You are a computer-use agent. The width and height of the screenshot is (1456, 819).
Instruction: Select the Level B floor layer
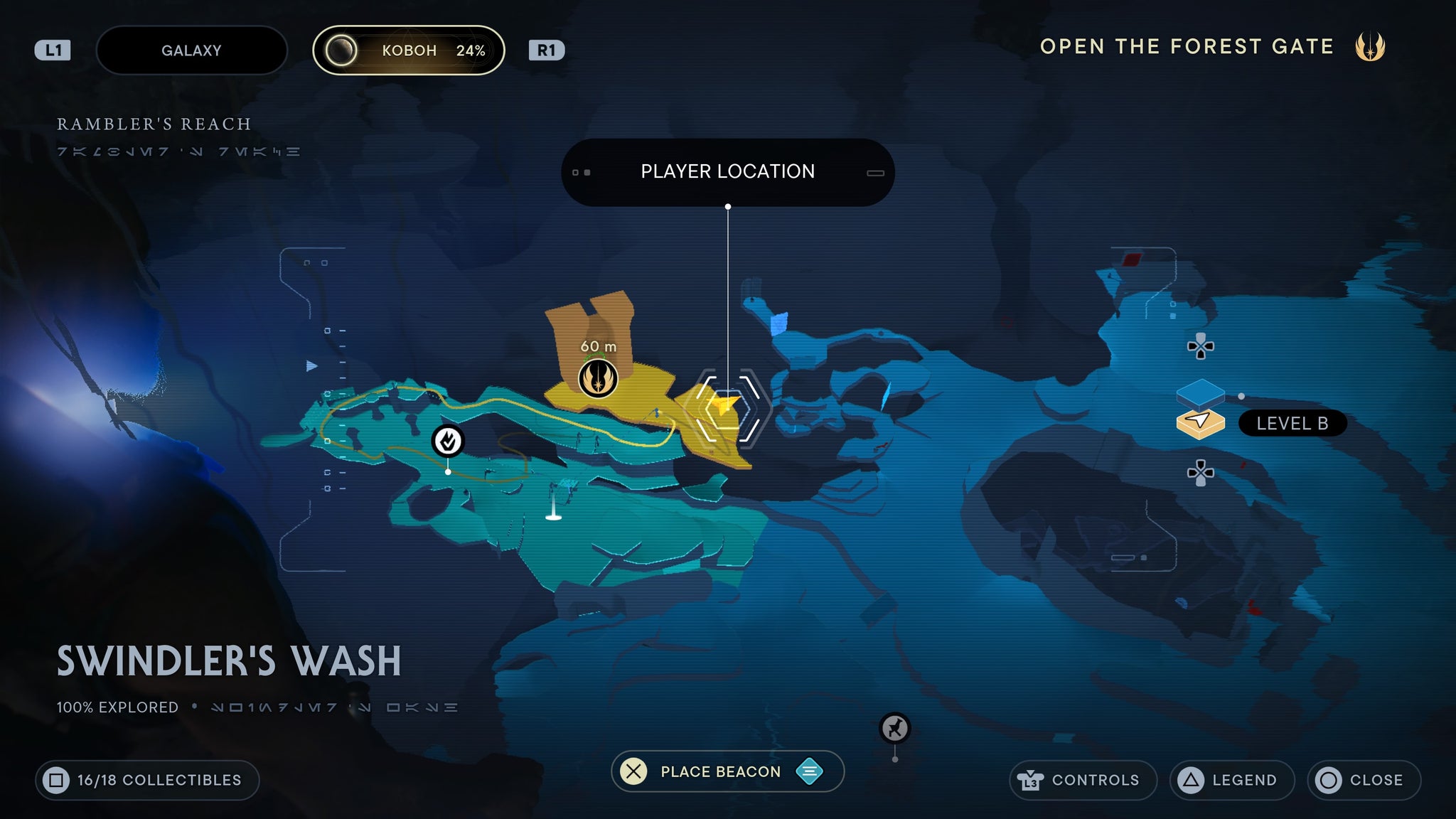(x=1201, y=422)
